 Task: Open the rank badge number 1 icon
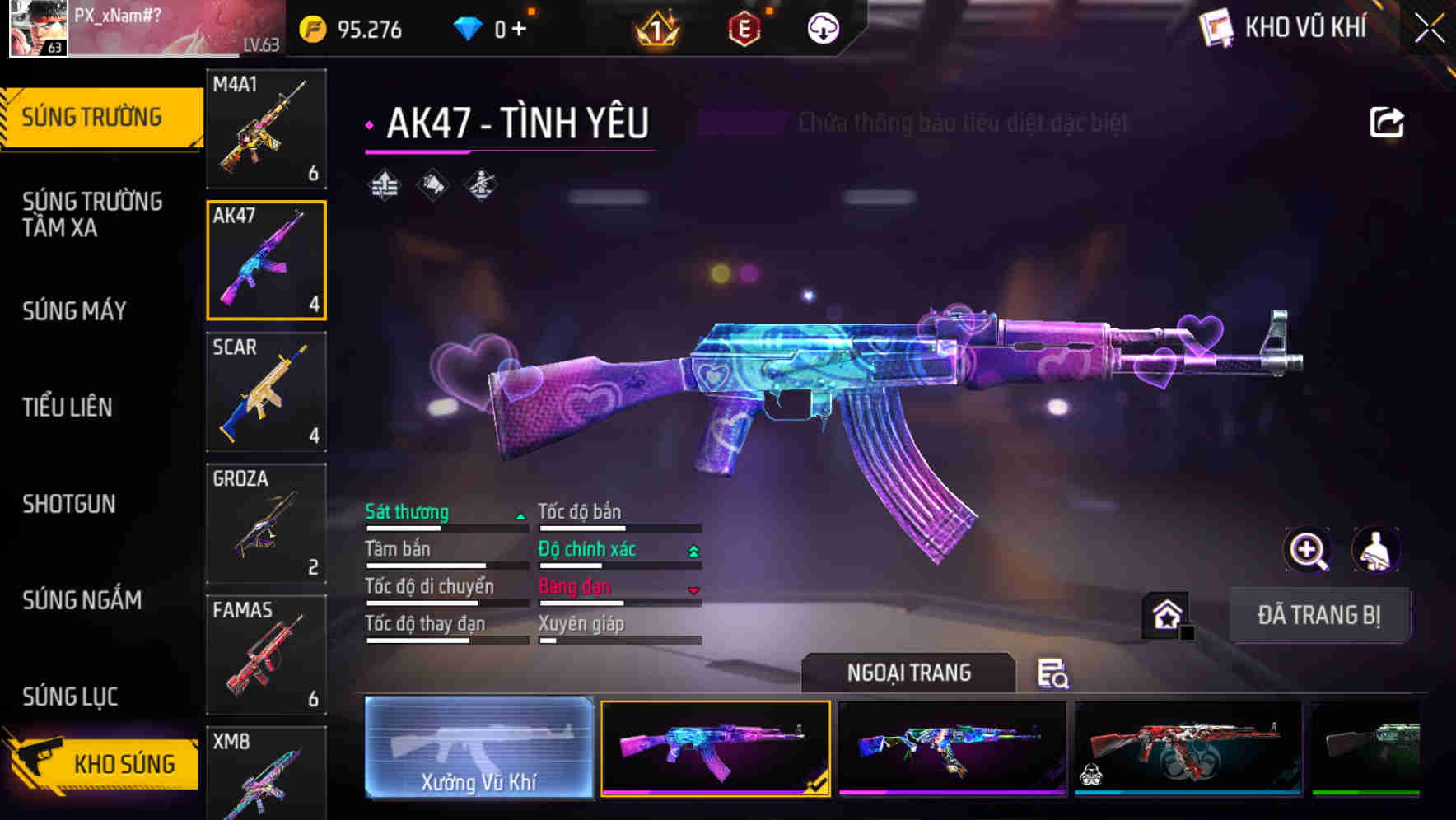(655, 30)
